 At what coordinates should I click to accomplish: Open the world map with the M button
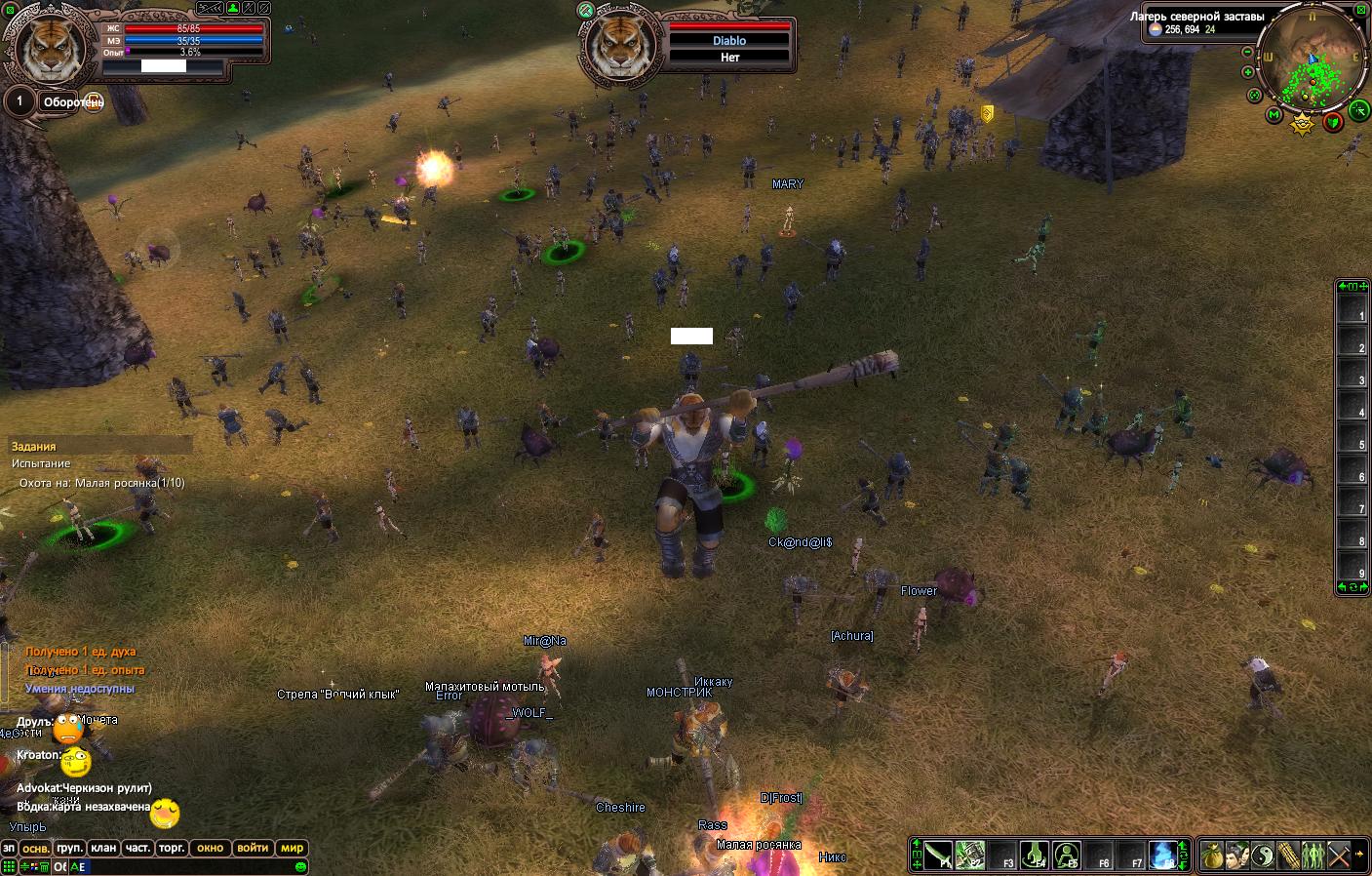[1274, 115]
